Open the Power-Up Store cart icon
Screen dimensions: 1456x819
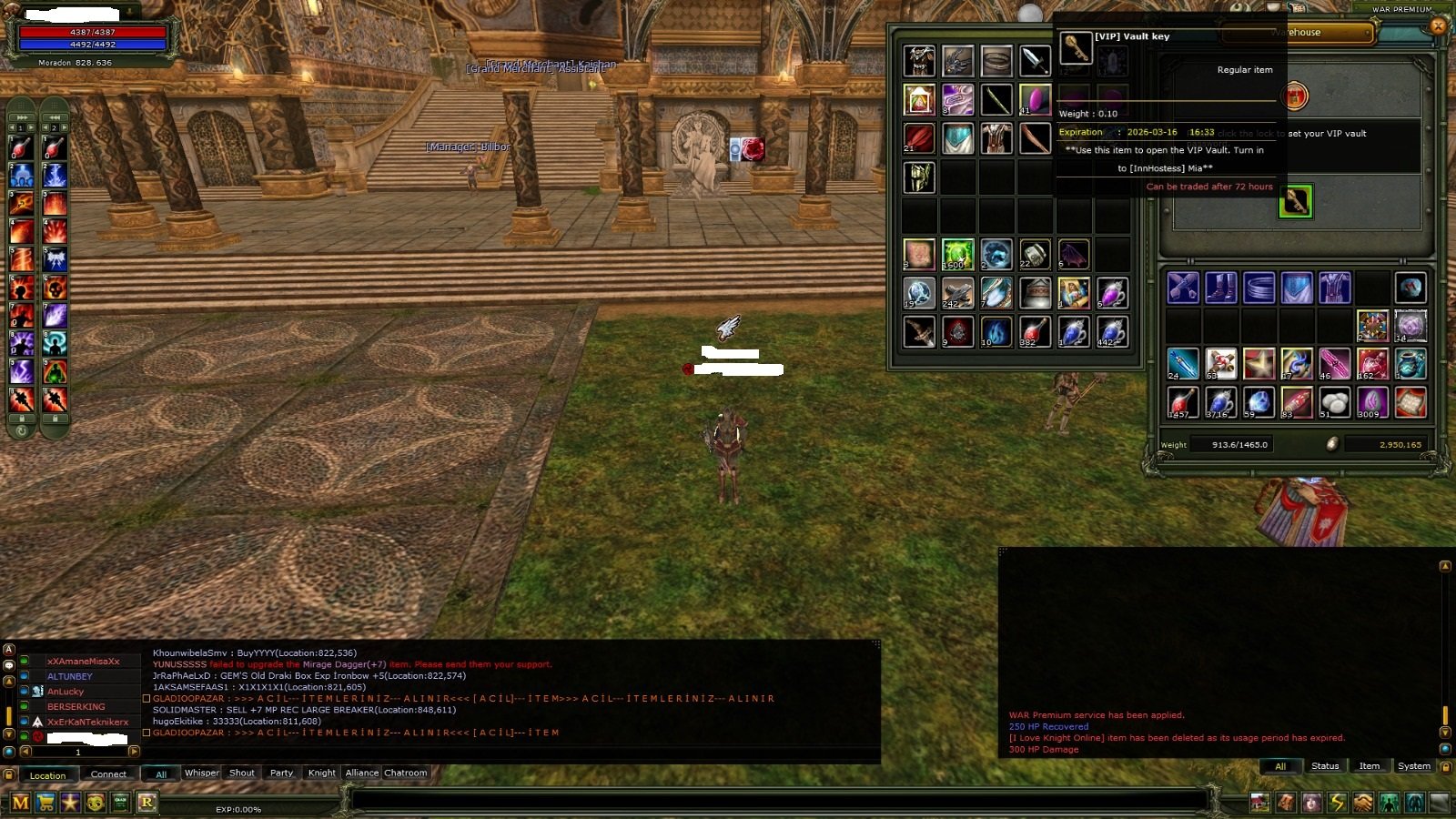45,803
